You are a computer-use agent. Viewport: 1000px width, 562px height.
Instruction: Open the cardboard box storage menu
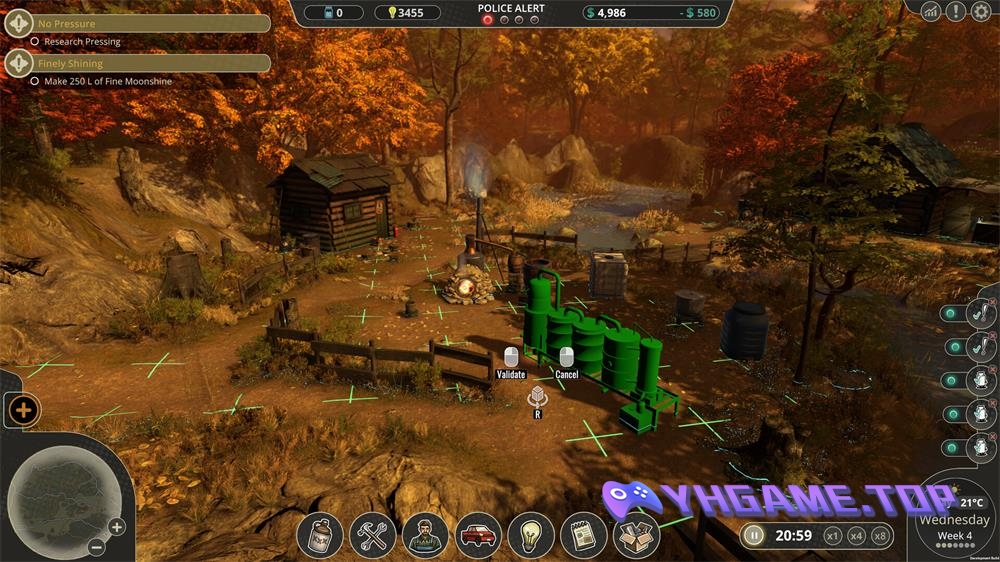coord(636,535)
